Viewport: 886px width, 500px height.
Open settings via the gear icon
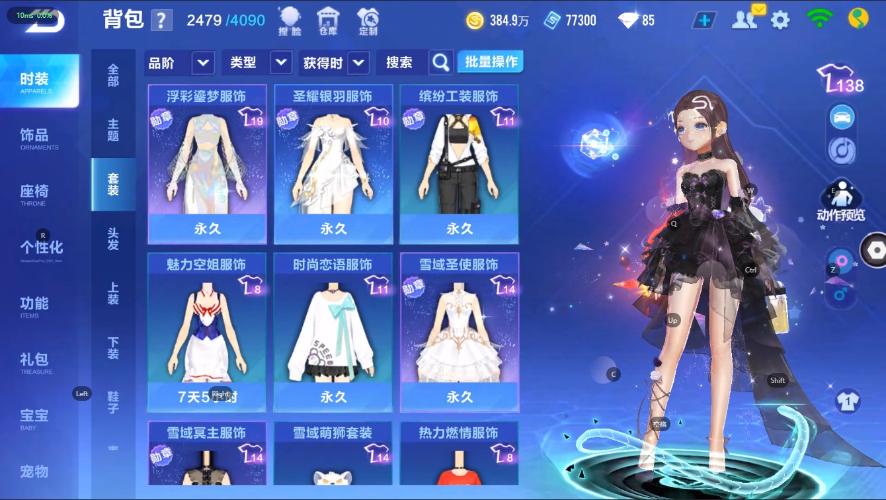tap(780, 20)
